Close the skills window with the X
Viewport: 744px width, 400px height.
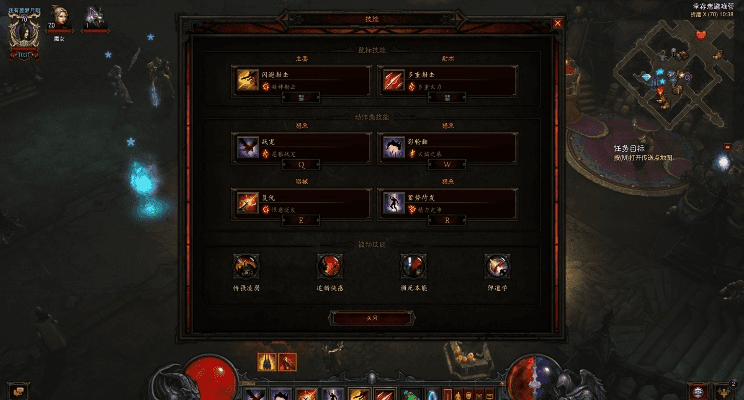pyautogui.click(x=557, y=21)
